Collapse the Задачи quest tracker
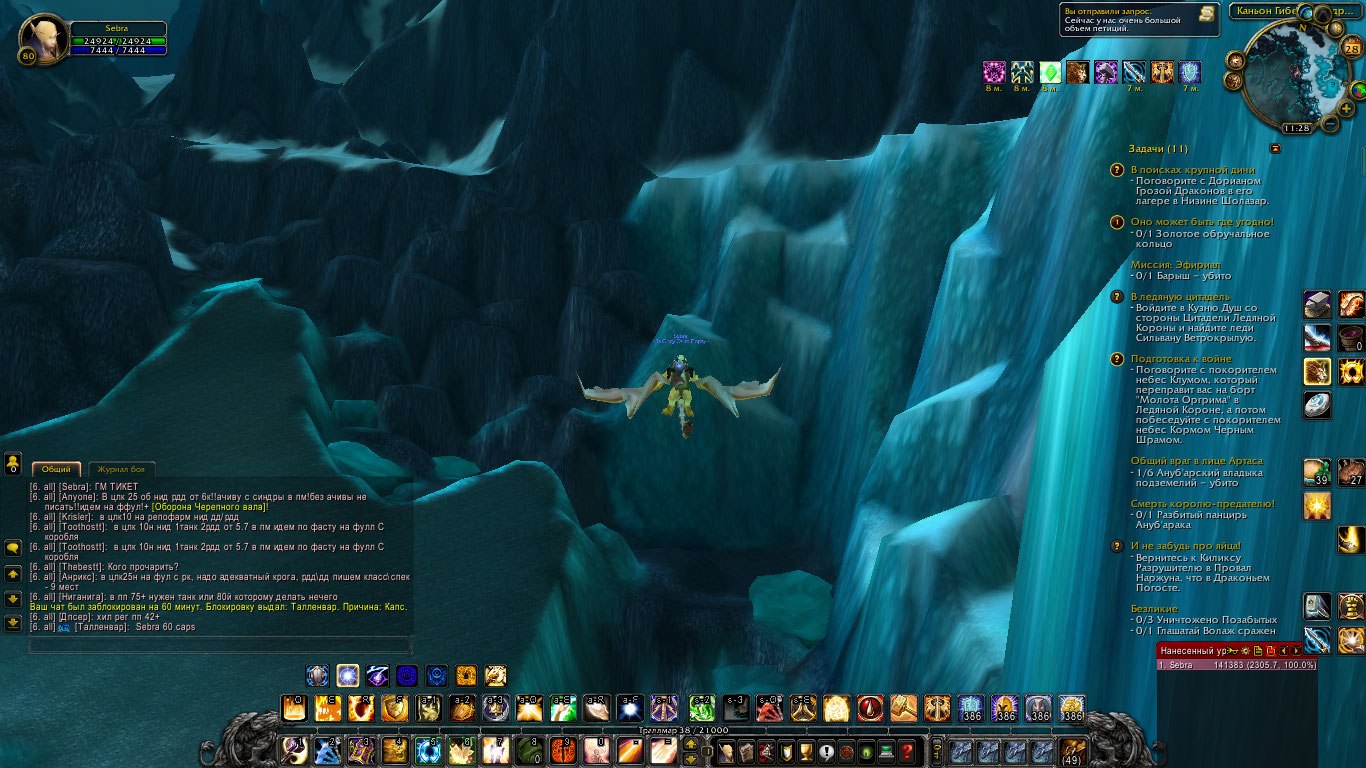Image resolution: width=1366 pixels, height=768 pixels. (x=1275, y=149)
